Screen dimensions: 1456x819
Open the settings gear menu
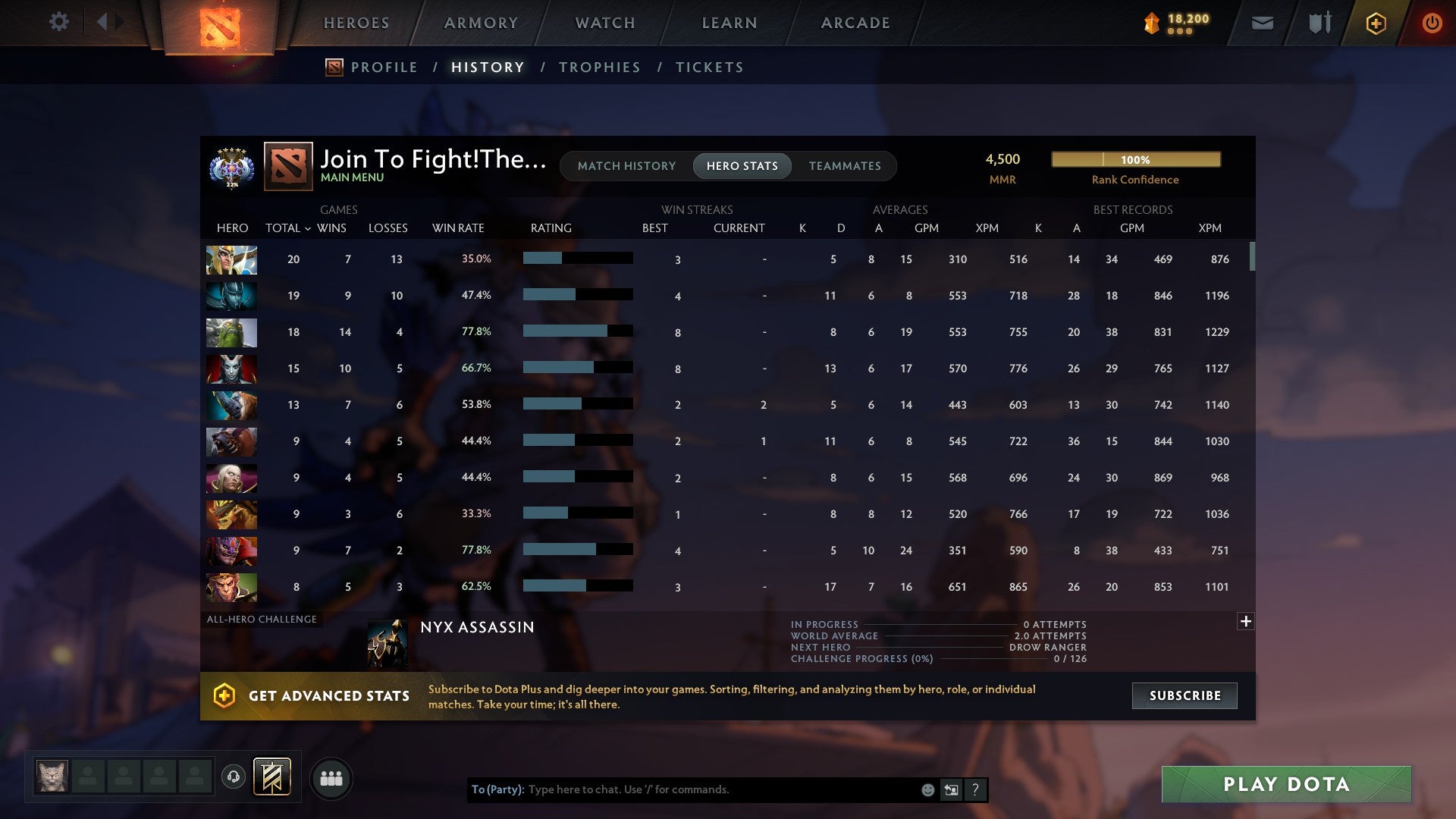[x=59, y=22]
